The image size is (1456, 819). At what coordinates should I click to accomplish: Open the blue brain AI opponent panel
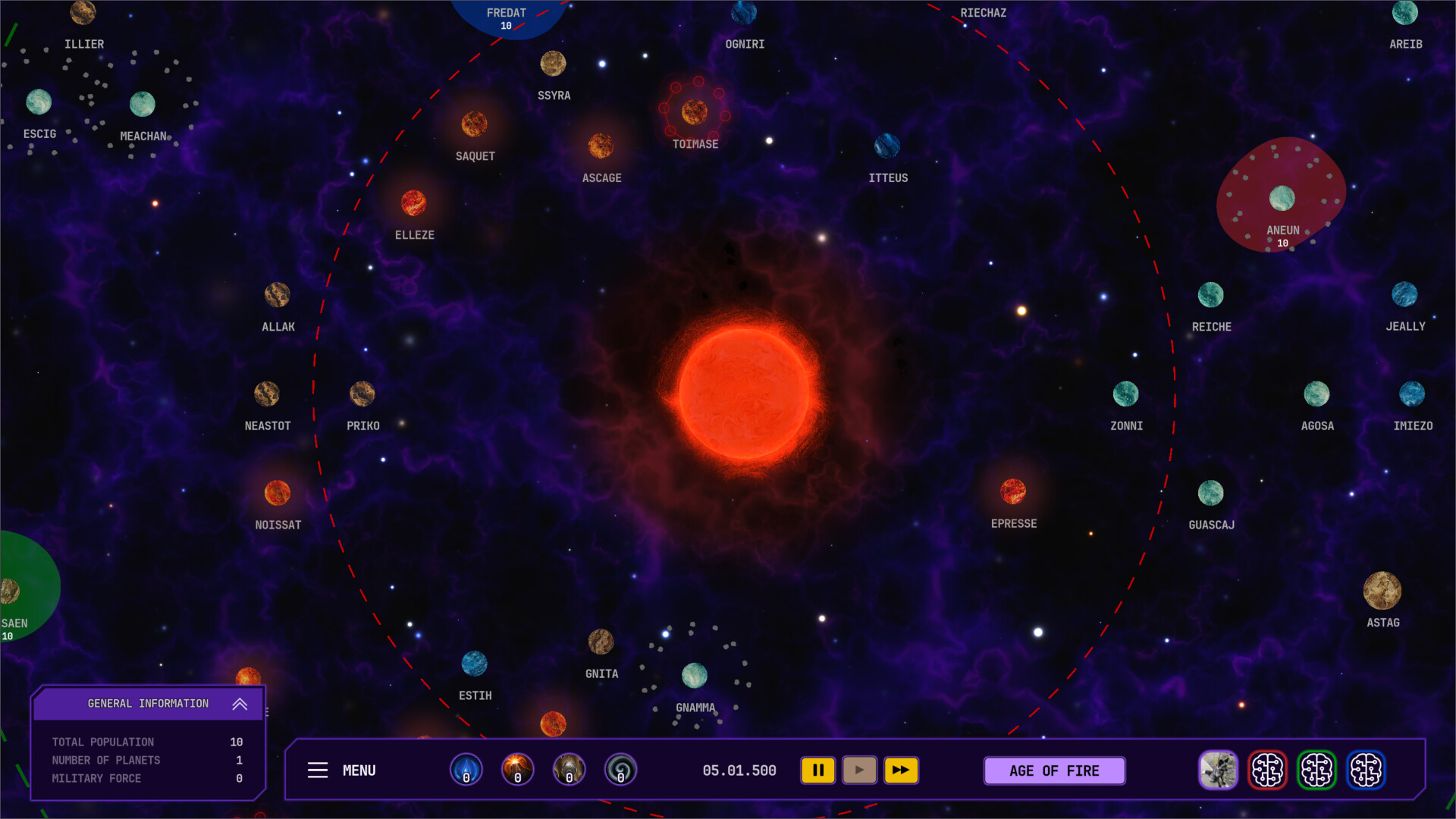click(1367, 770)
